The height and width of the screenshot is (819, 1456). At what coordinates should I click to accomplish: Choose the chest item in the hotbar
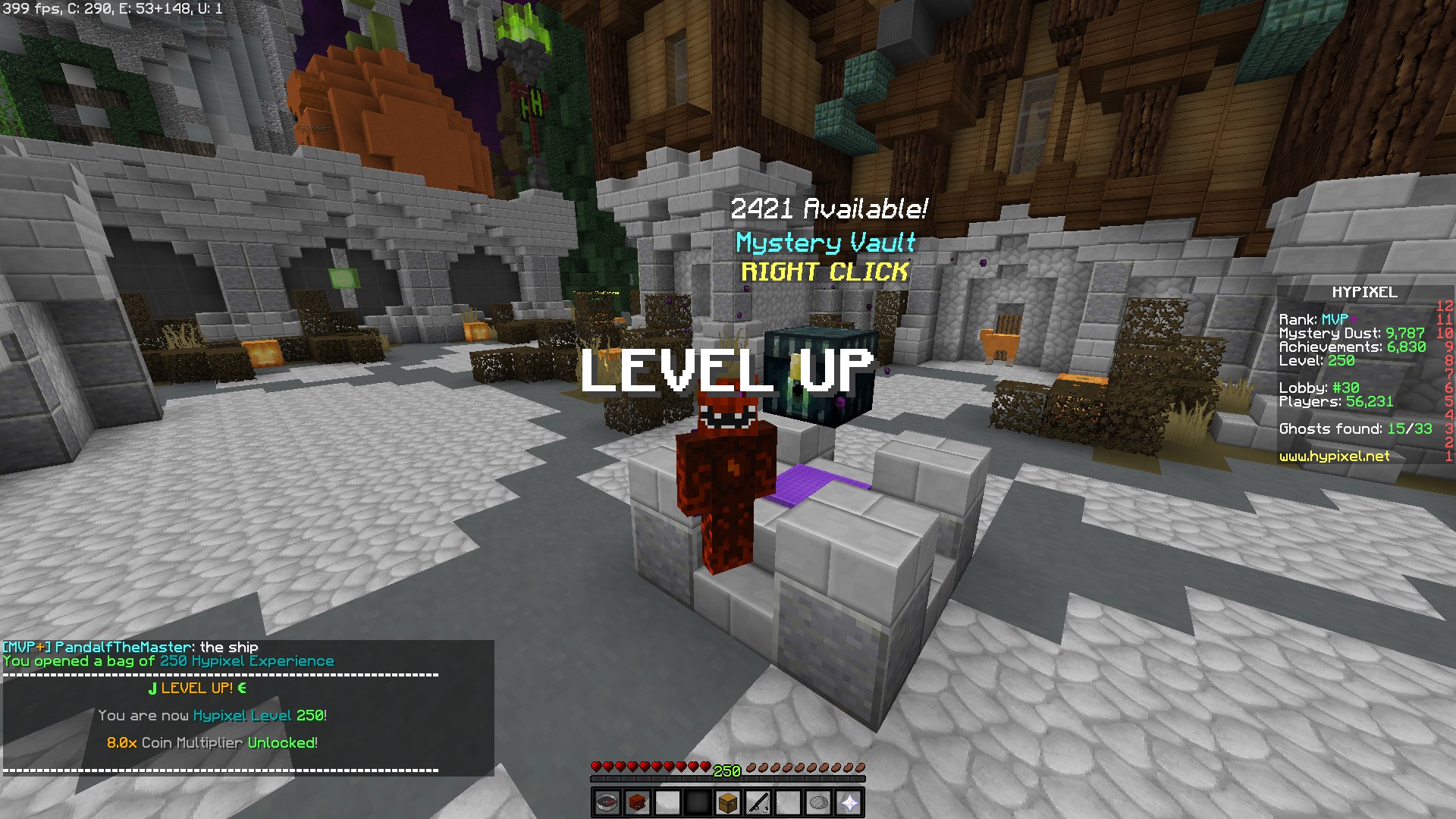click(728, 802)
